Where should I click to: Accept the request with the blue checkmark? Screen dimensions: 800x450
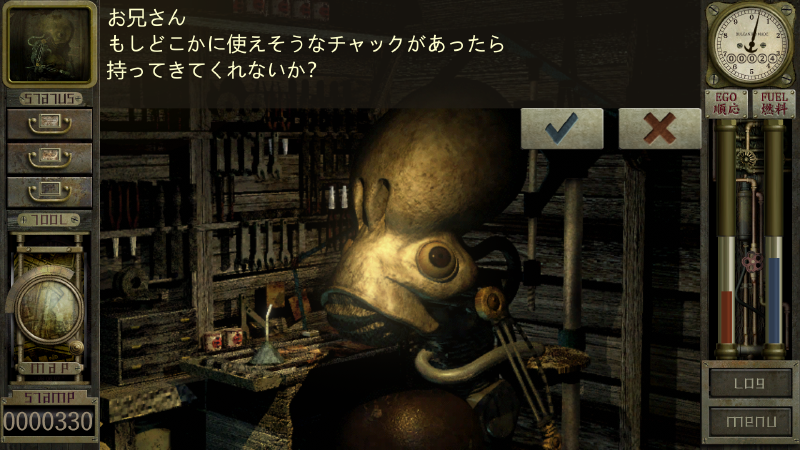pos(562,129)
